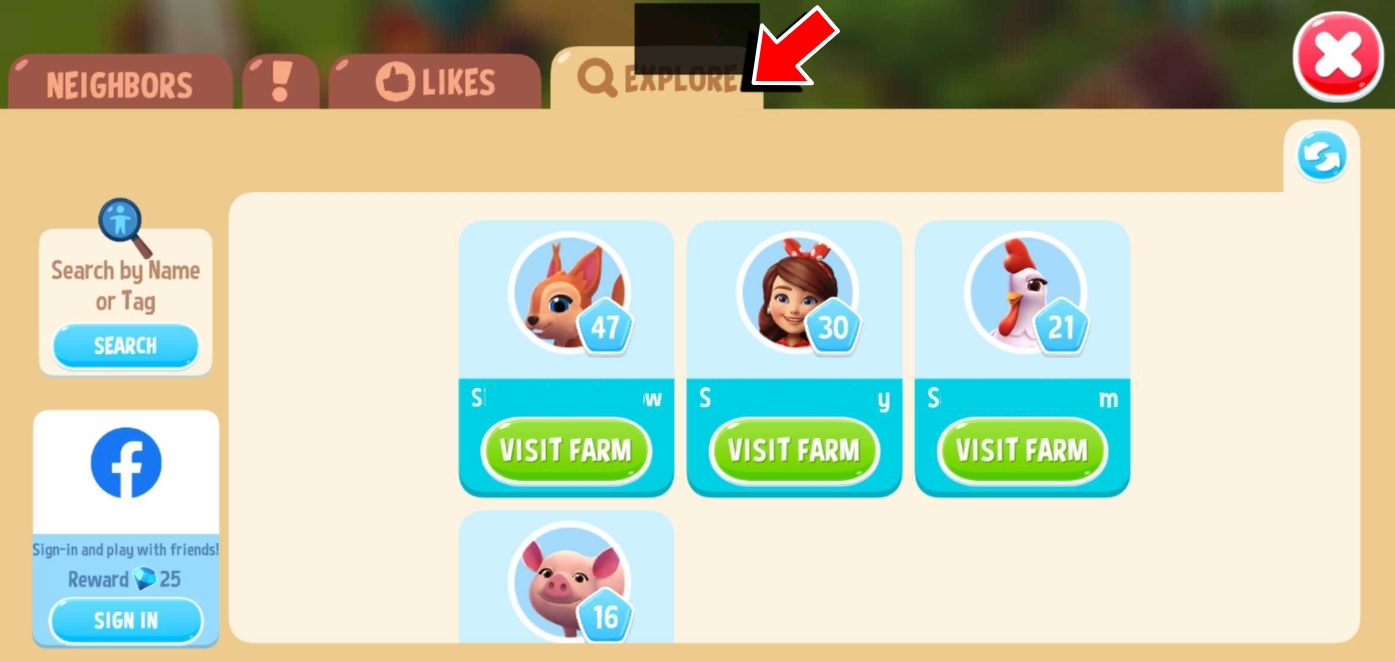Sign in with Facebook for reward

(x=126, y=620)
